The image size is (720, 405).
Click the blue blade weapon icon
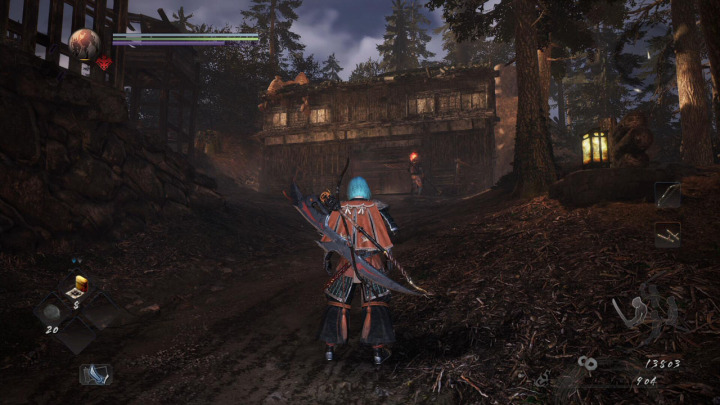coord(96,374)
